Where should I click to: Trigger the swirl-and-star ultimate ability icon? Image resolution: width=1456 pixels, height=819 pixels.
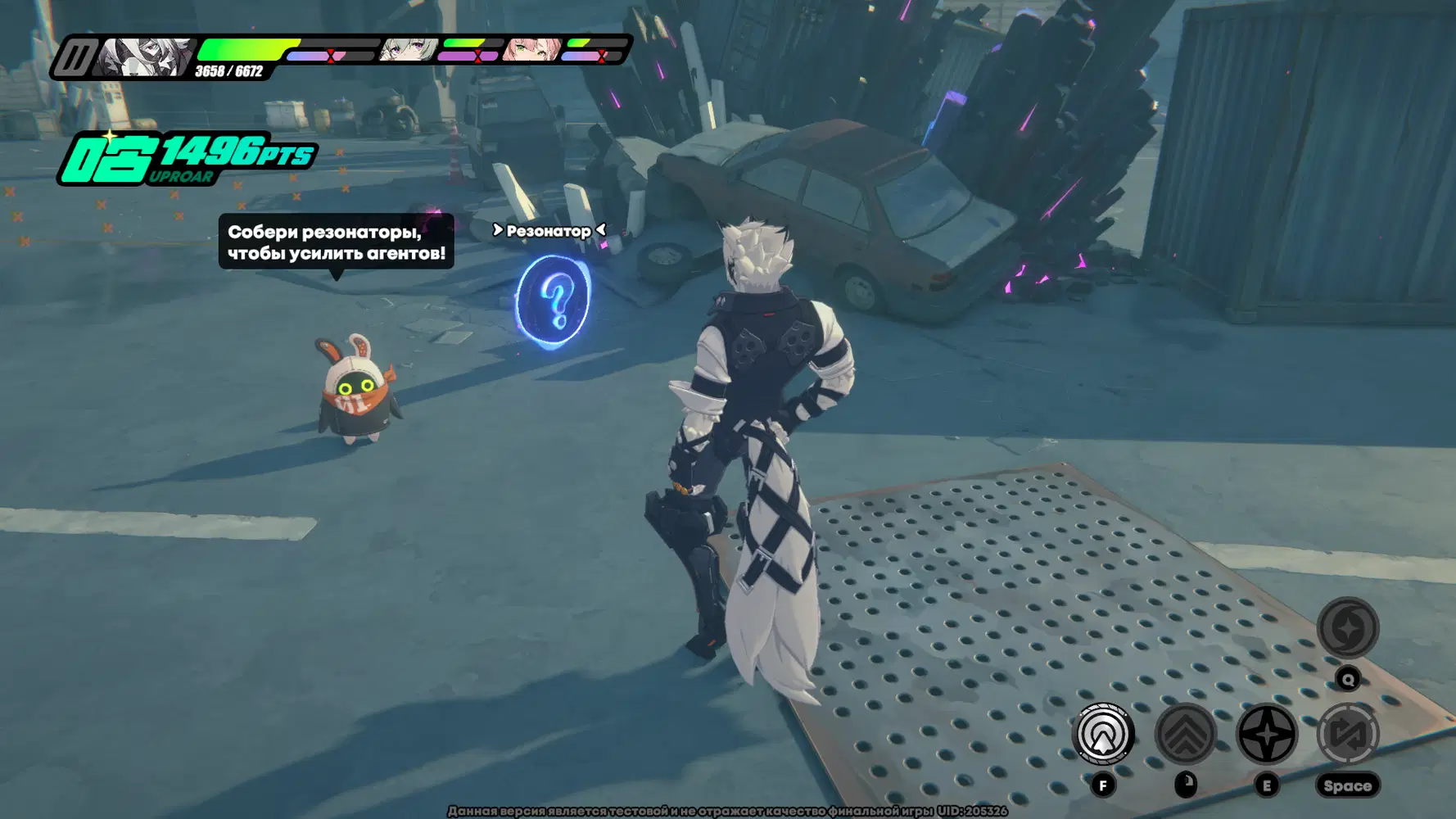pos(1347,628)
